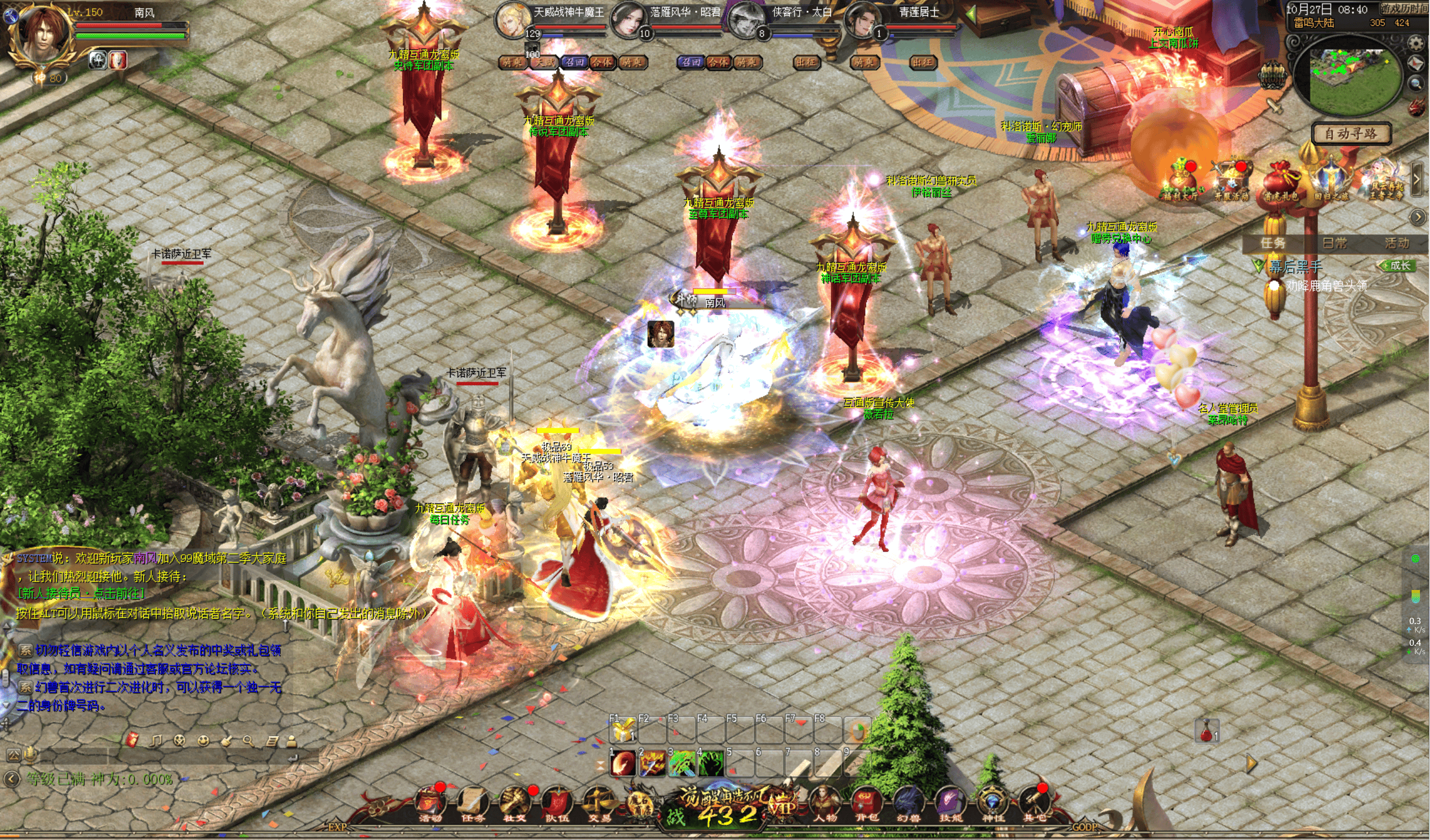Open the 交易 trade scales icon

point(599,803)
